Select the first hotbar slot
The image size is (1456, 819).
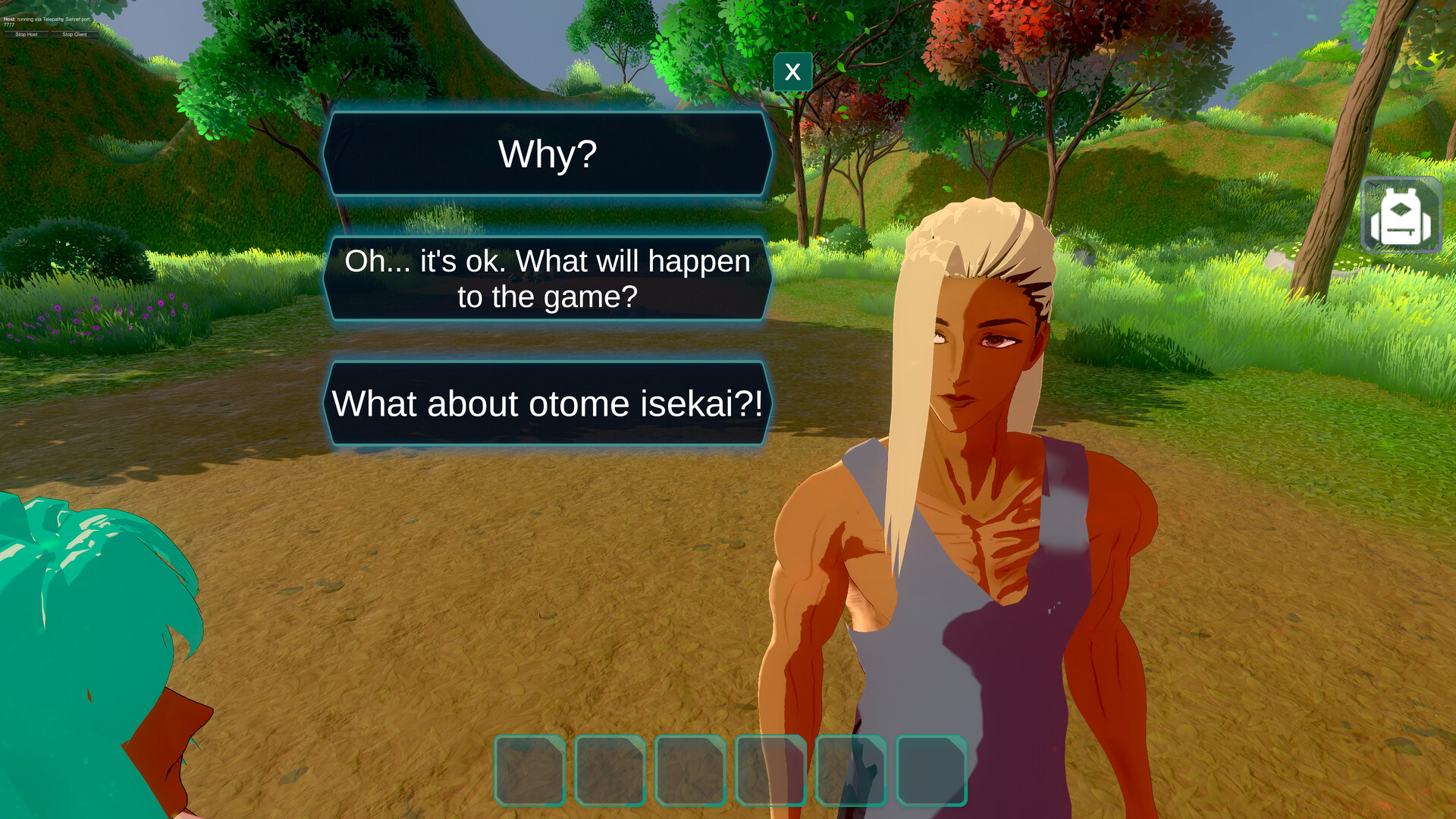tap(529, 769)
